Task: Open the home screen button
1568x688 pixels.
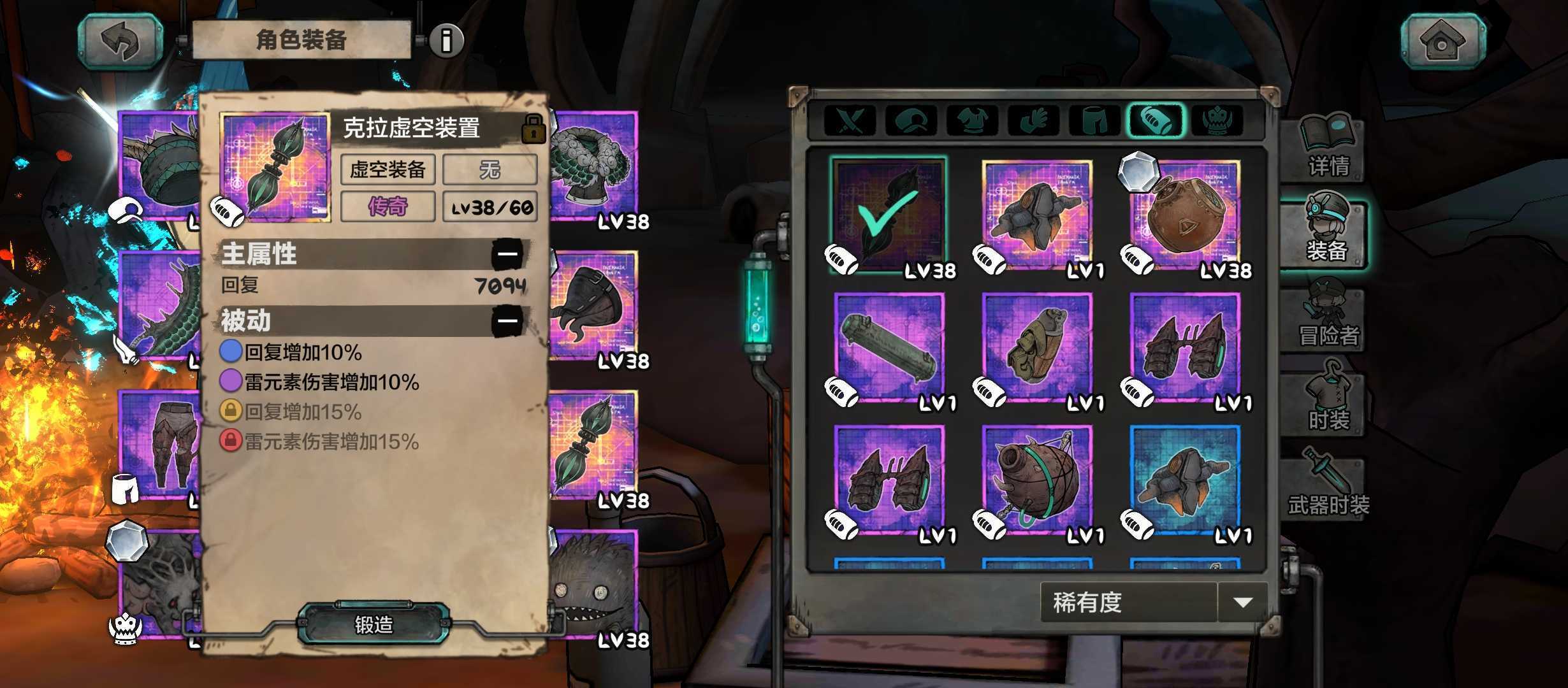Action: [1442, 41]
